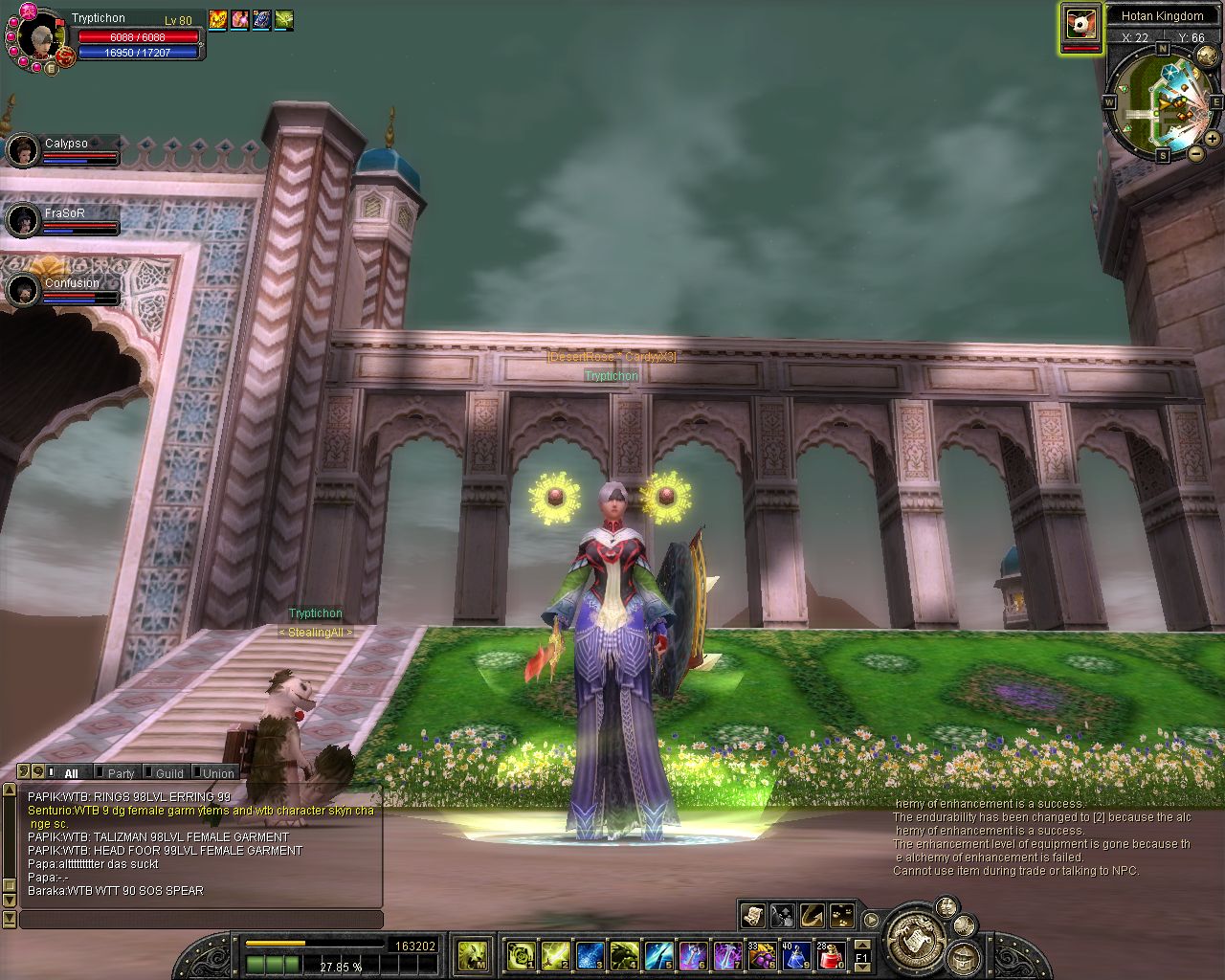Image resolution: width=1225 pixels, height=980 pixels.
Task: Use the red health potion in slot 0
Action: [x=830, y=954]
